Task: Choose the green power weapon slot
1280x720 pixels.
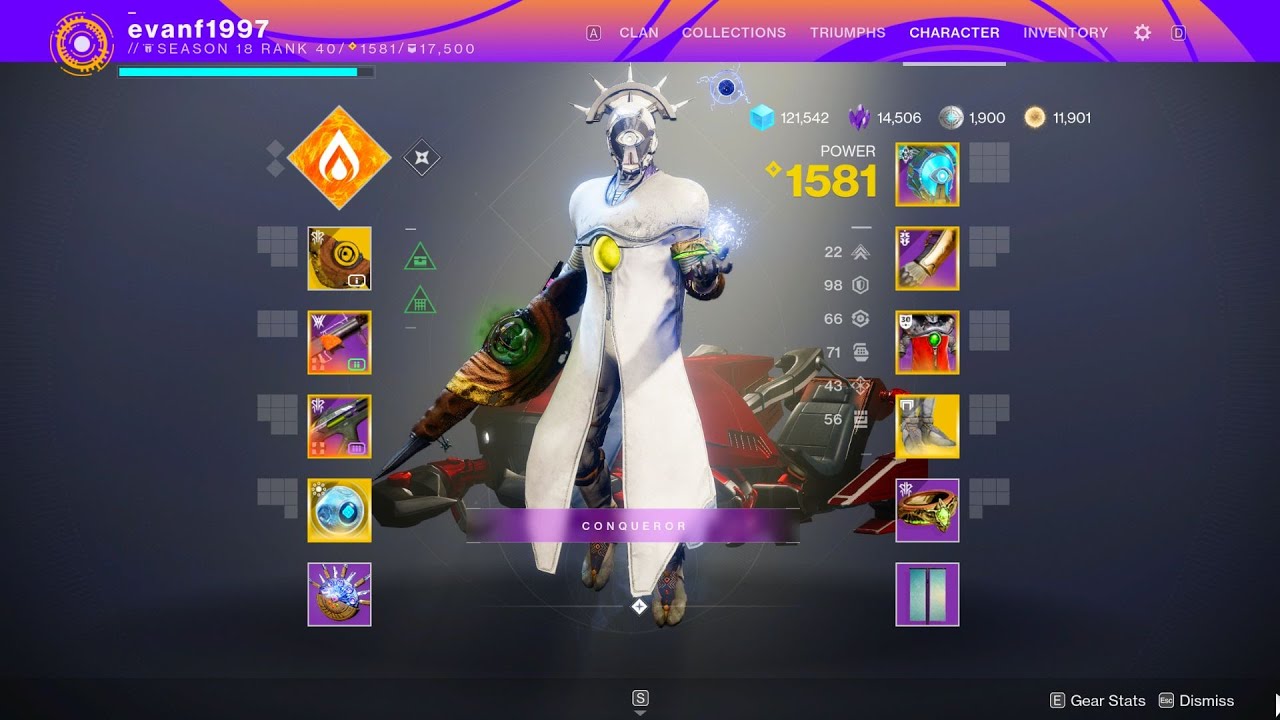Action: click(340, 427)
